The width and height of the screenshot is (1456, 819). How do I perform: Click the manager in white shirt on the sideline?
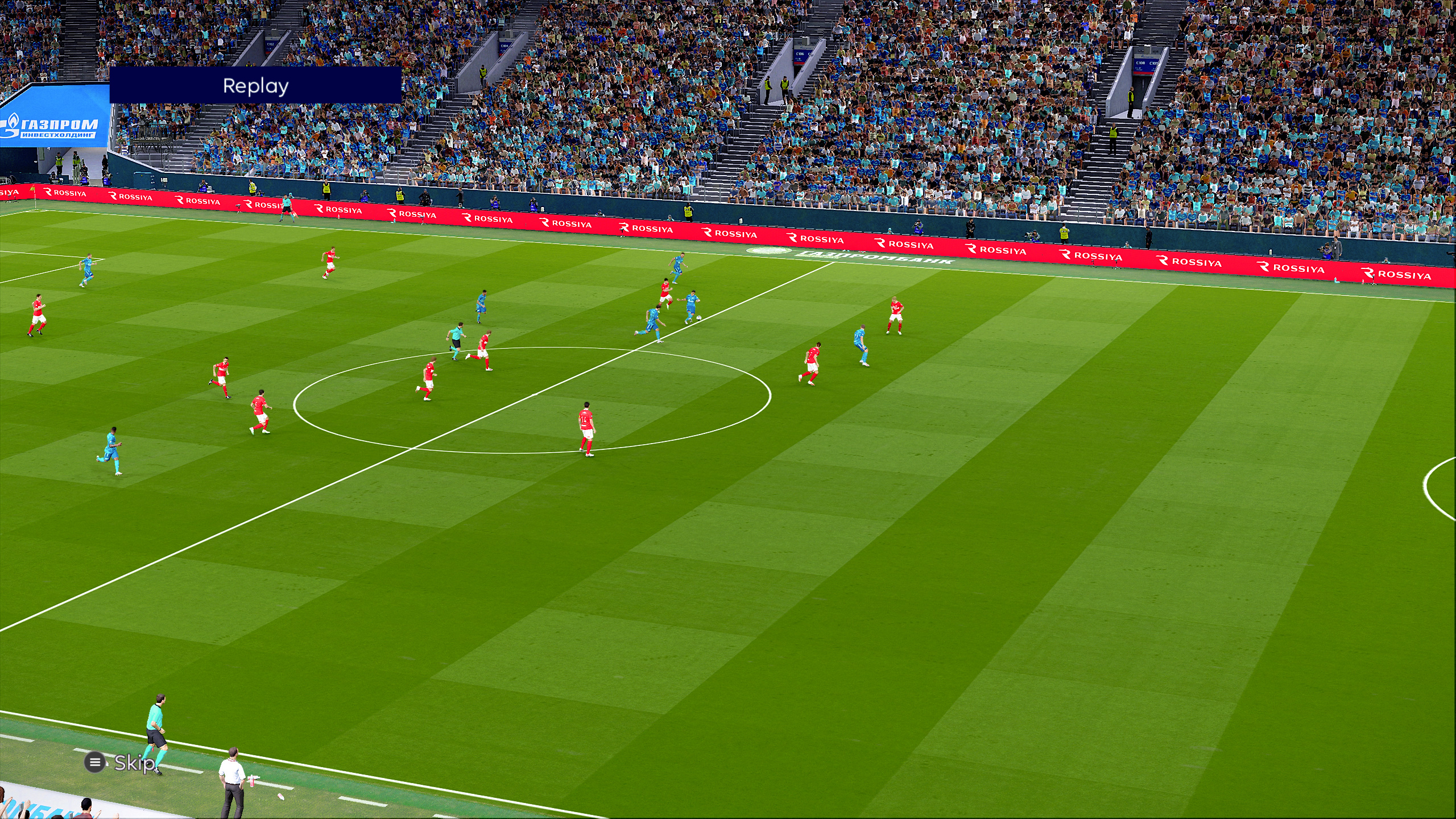pos(233,773)
